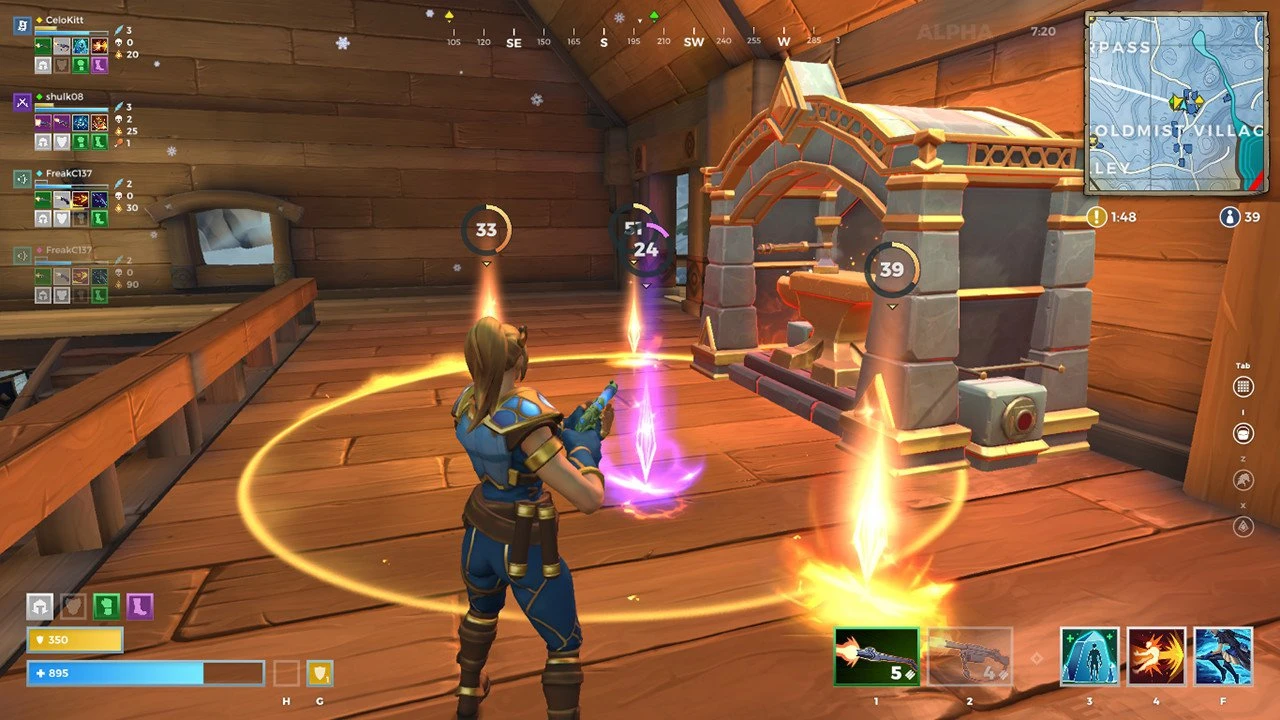Open the X icon below the mount shortcut

1243,527
